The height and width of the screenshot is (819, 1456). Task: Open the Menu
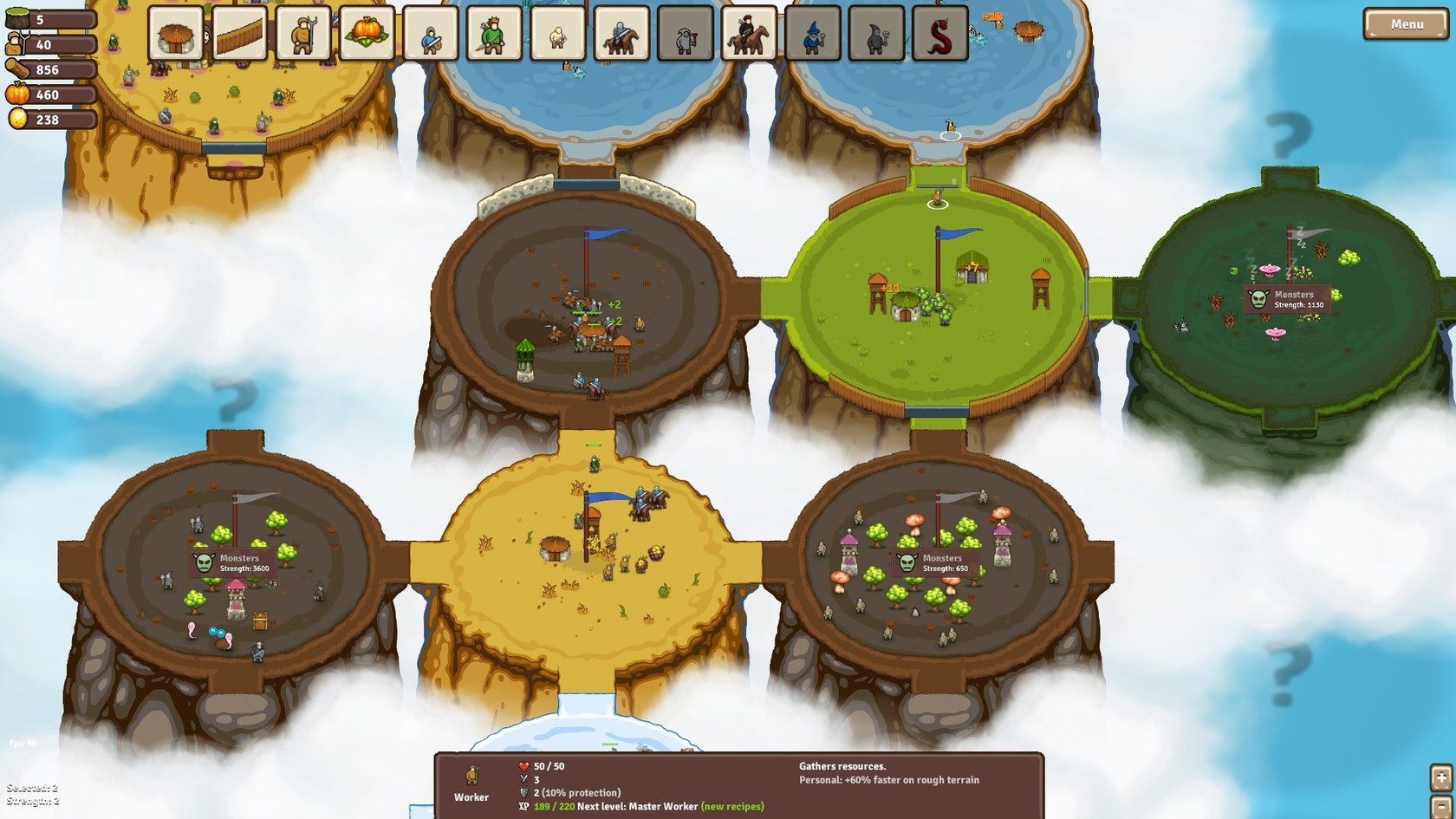click(1405, 24)
